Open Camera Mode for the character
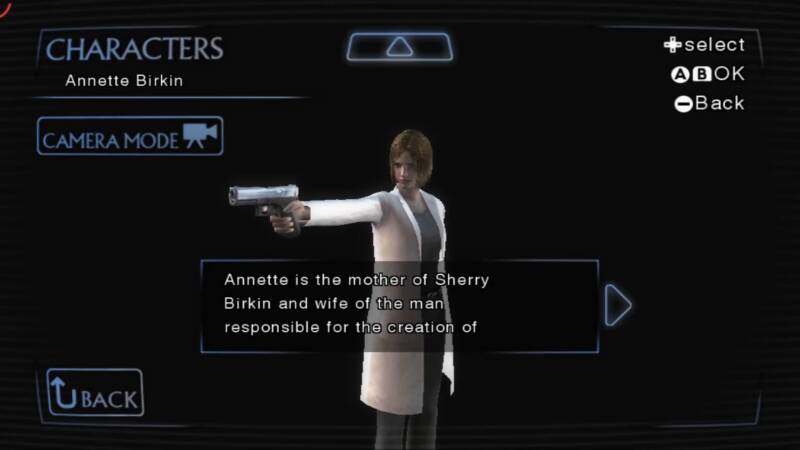Image resolution: width=800 pixels, height=450 pixels. click(x=130, y=137)
